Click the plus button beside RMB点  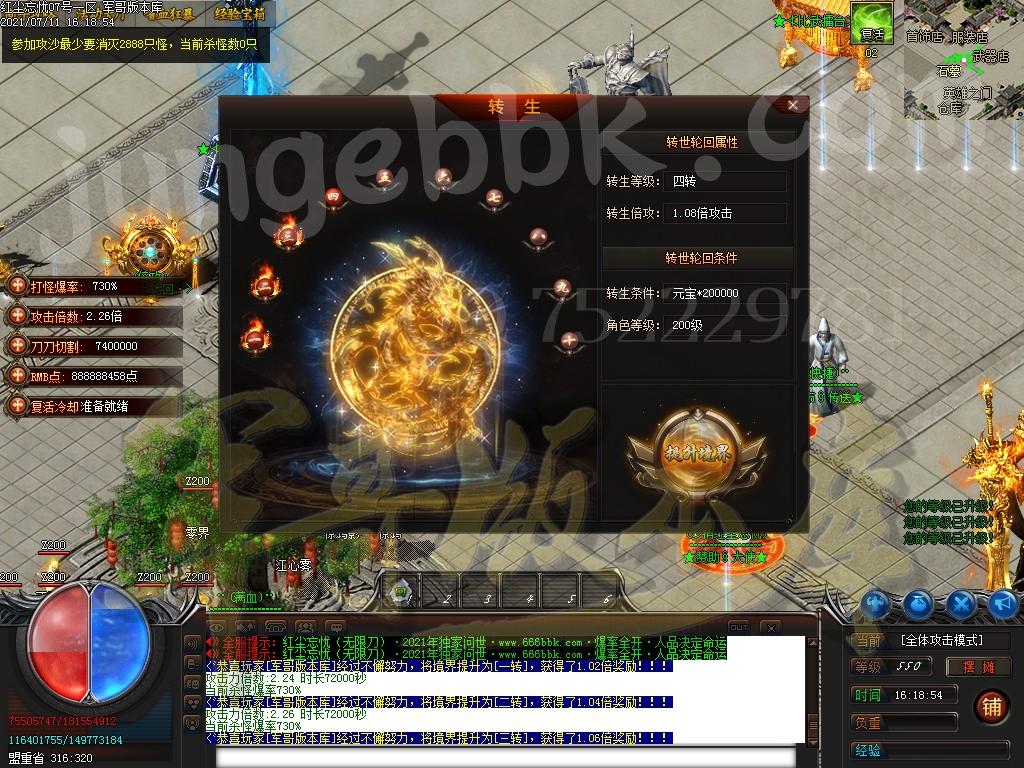pyautogui.click(x=16, y=376)
